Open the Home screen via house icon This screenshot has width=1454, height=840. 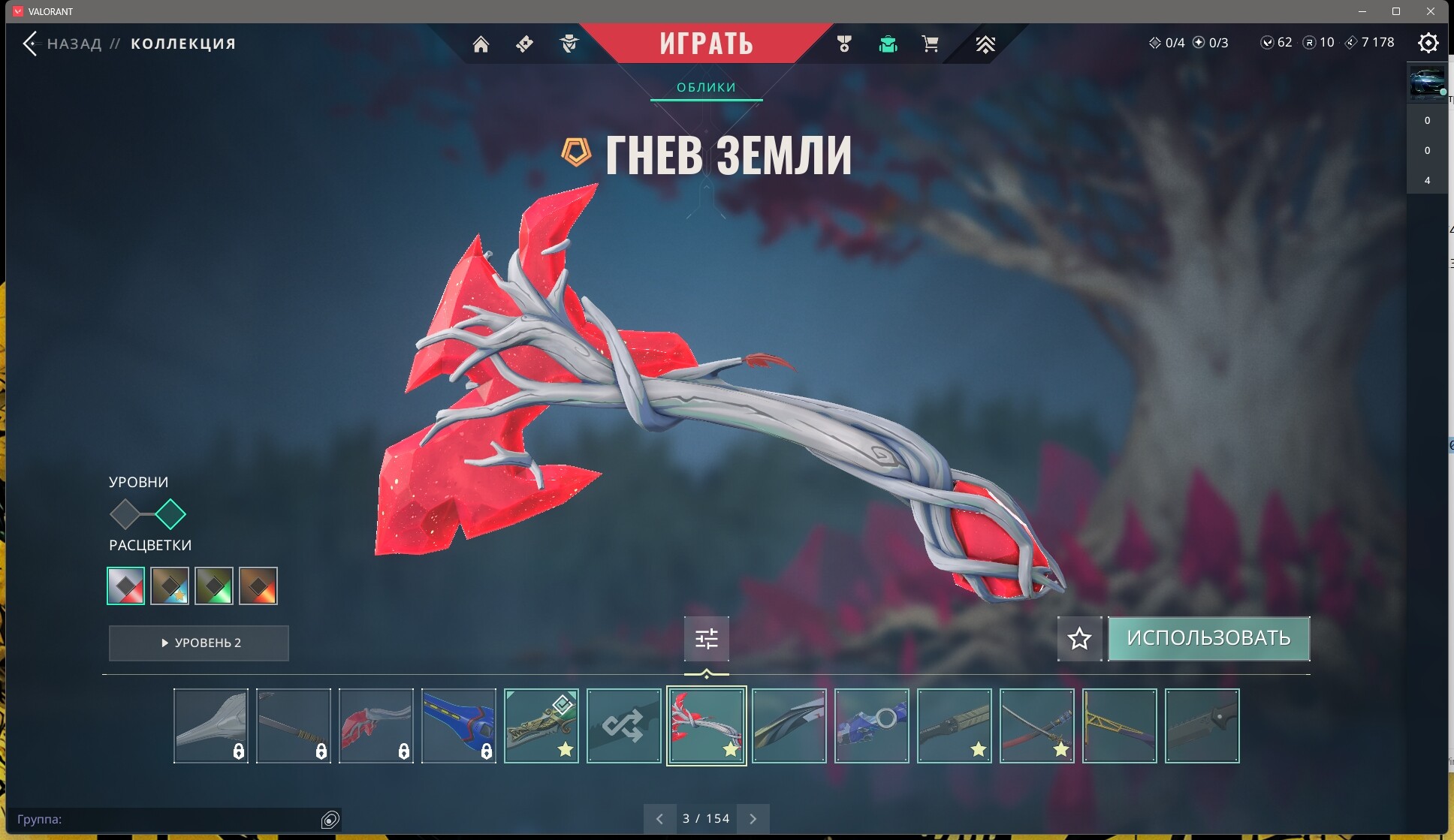coord(481,44)
